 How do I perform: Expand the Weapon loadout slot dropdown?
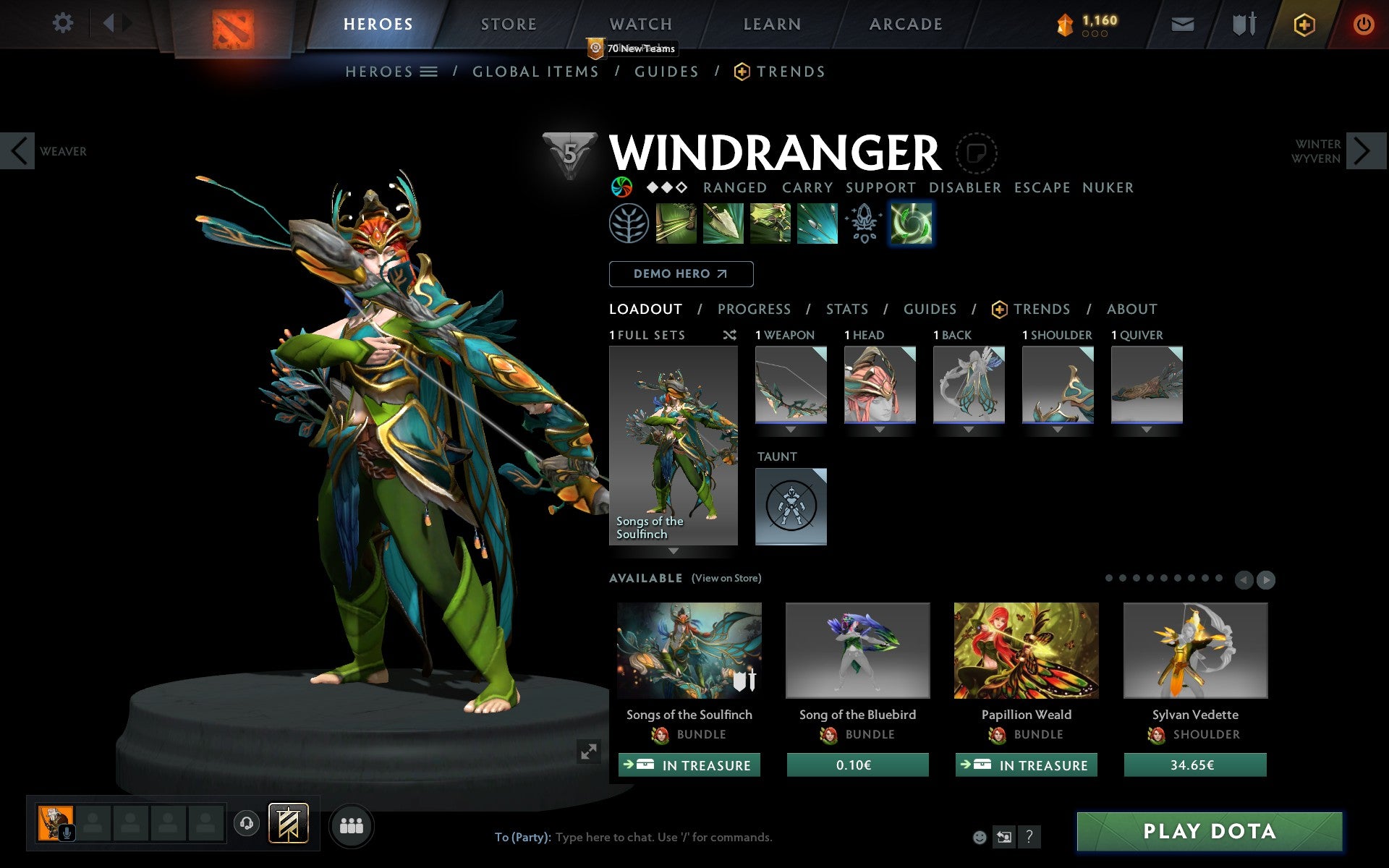pyautogui.click(x=791, y=428)
